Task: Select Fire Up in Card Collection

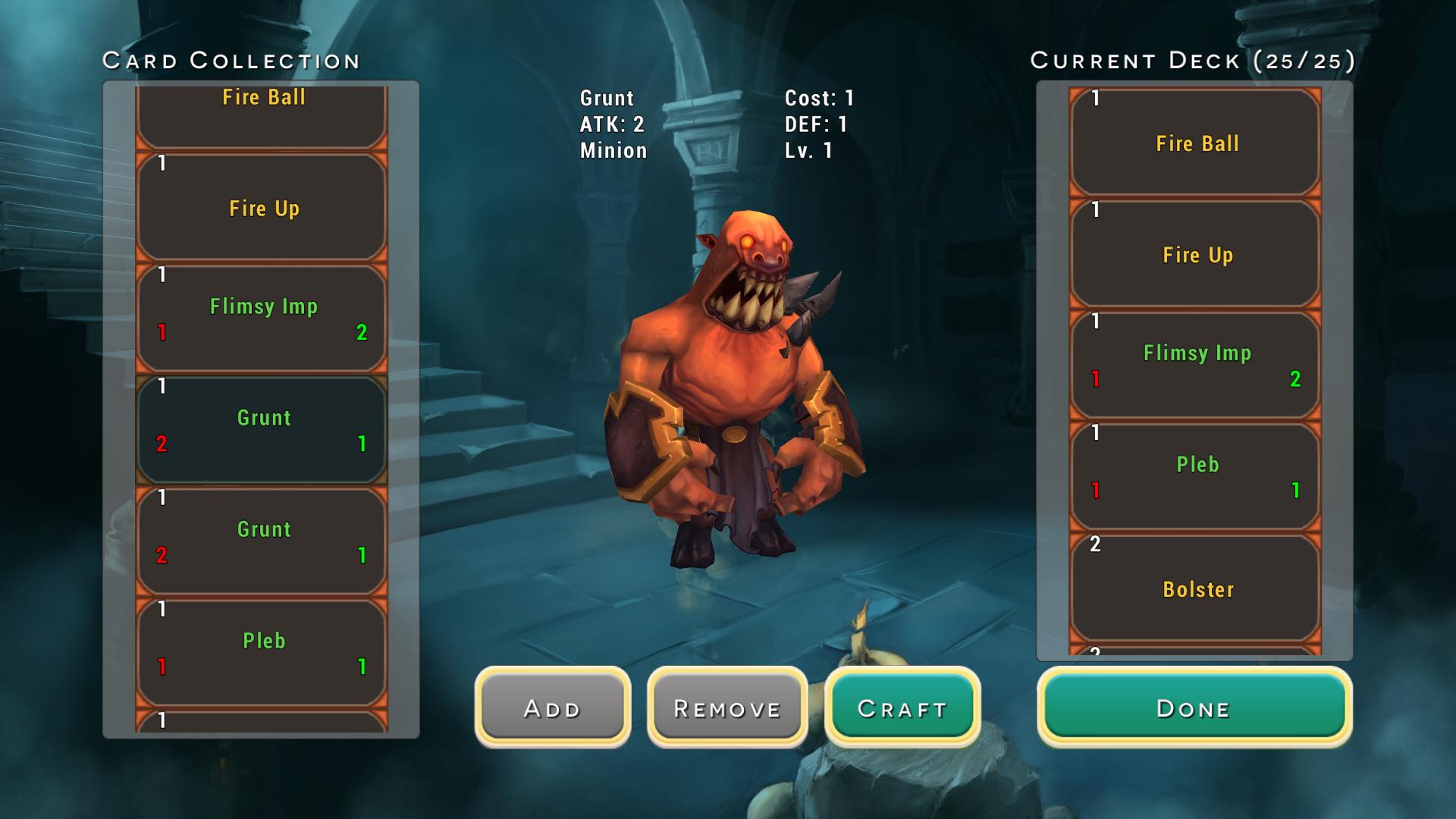Action: point(262,208)
